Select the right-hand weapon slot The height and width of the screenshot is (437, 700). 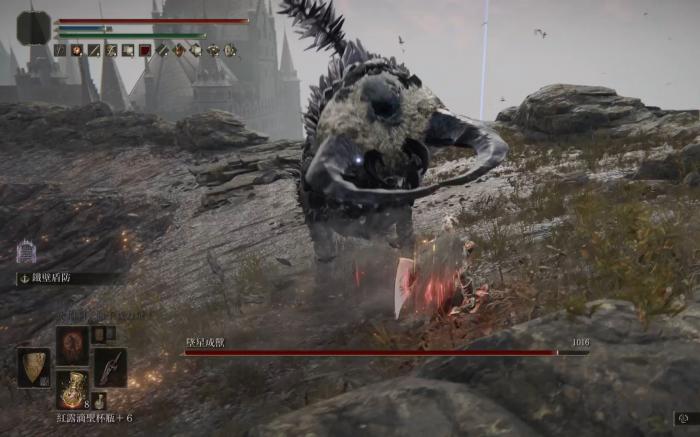click(110, 367)
